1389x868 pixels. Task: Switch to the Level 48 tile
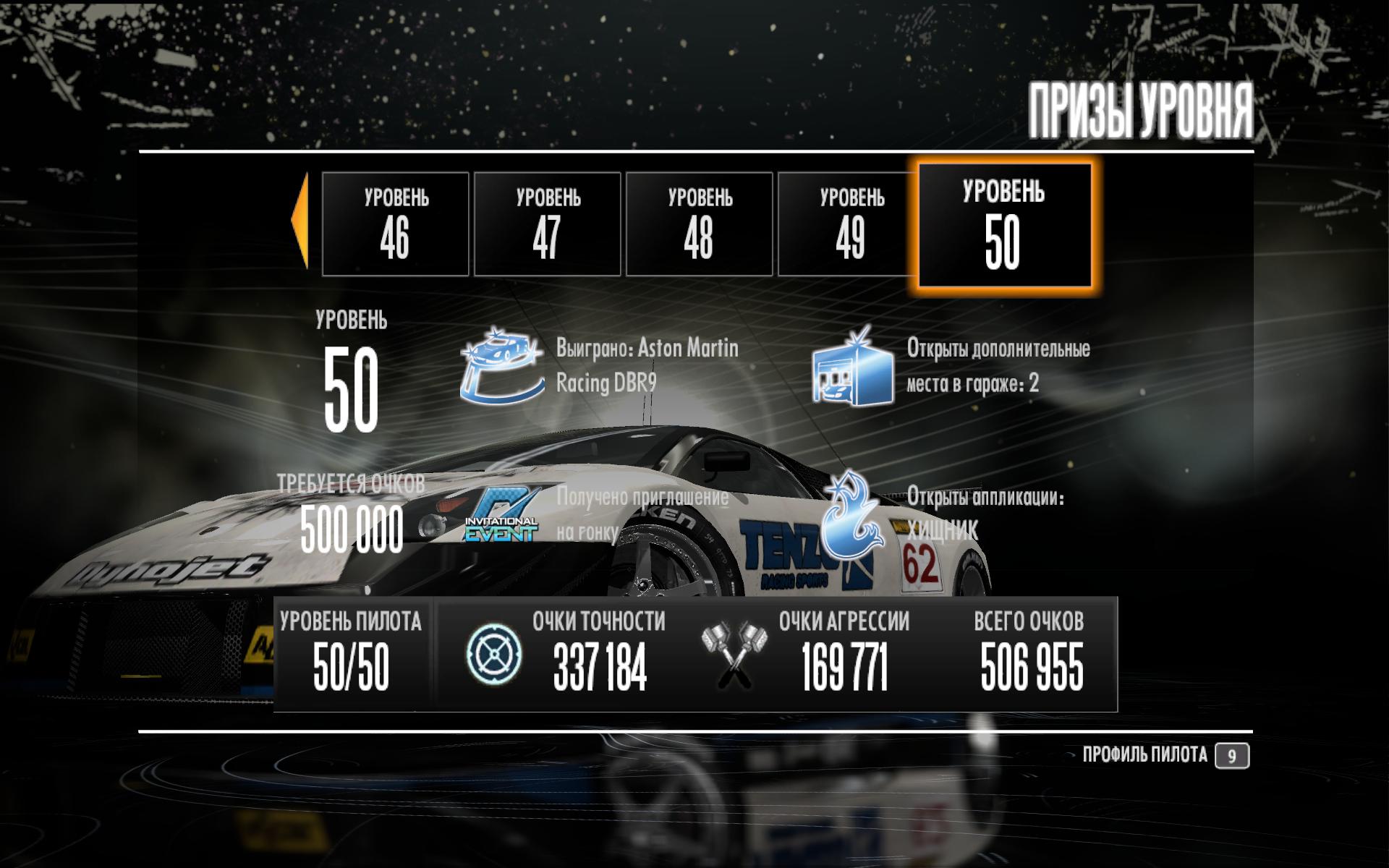click(x=699, y=224)
